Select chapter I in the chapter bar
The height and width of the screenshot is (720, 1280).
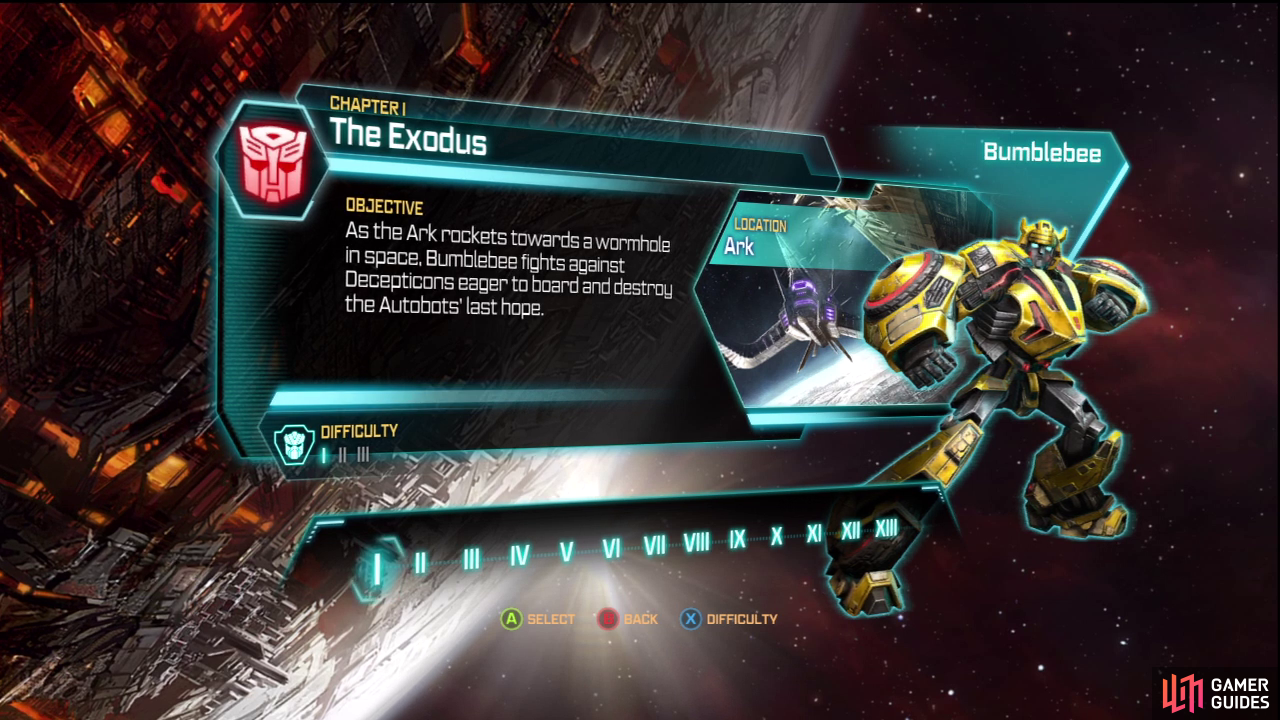tap(377, 567)
